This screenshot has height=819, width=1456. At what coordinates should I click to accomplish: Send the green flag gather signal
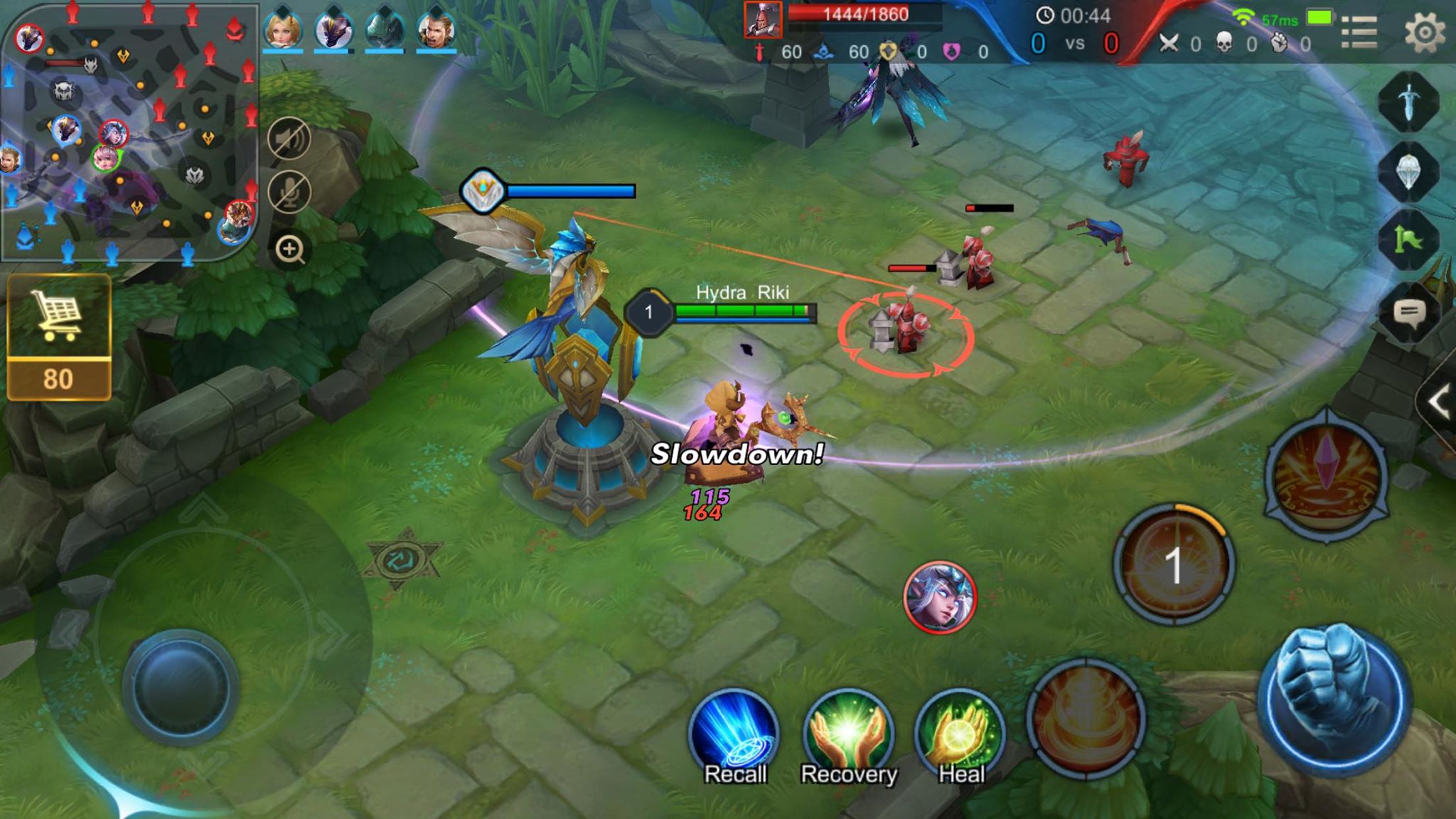click(x=1408, y=240)
